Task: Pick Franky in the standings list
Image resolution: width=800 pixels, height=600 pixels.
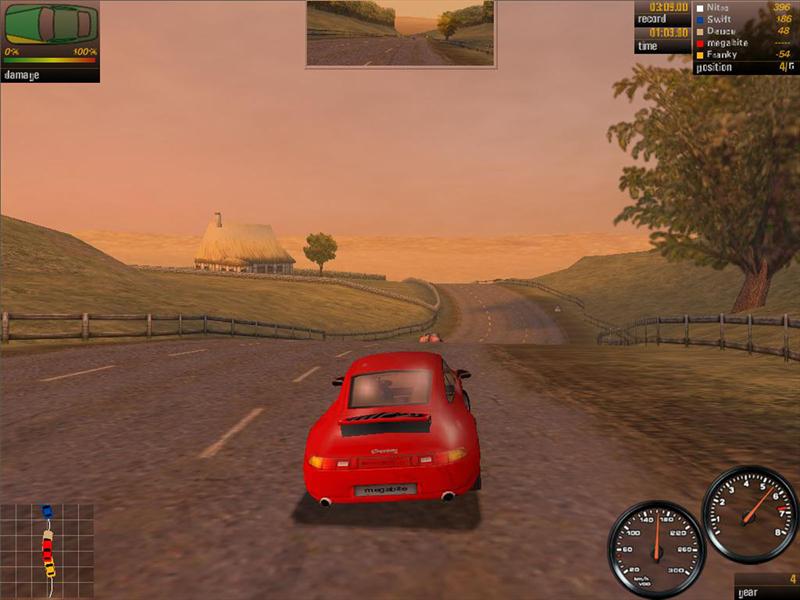Action: pos(724,55)
